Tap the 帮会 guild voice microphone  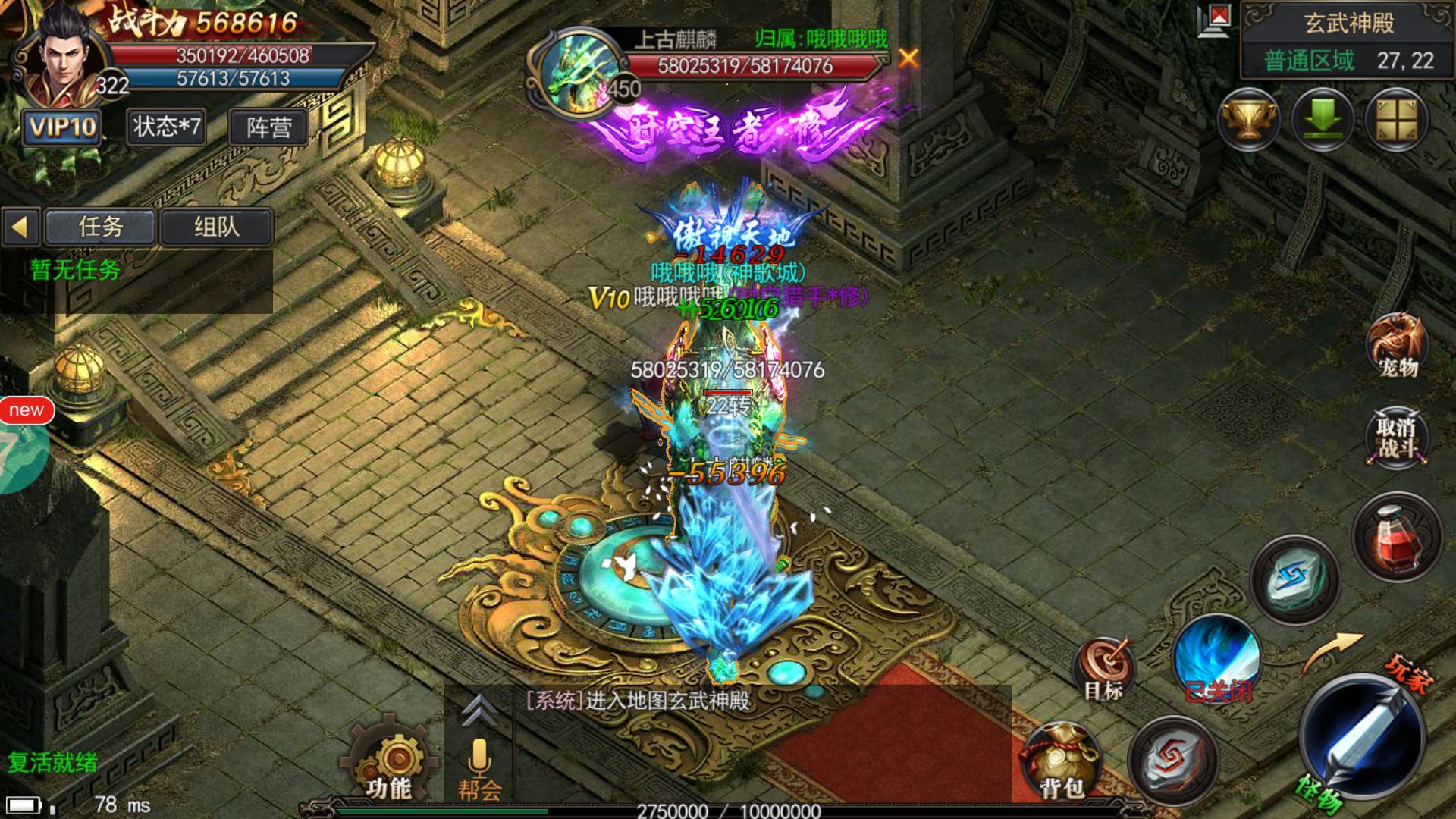point(479,766)
